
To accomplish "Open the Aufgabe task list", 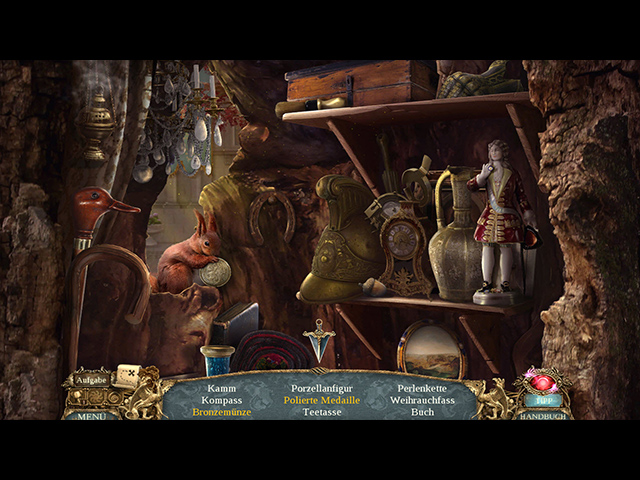I will 89,380.
